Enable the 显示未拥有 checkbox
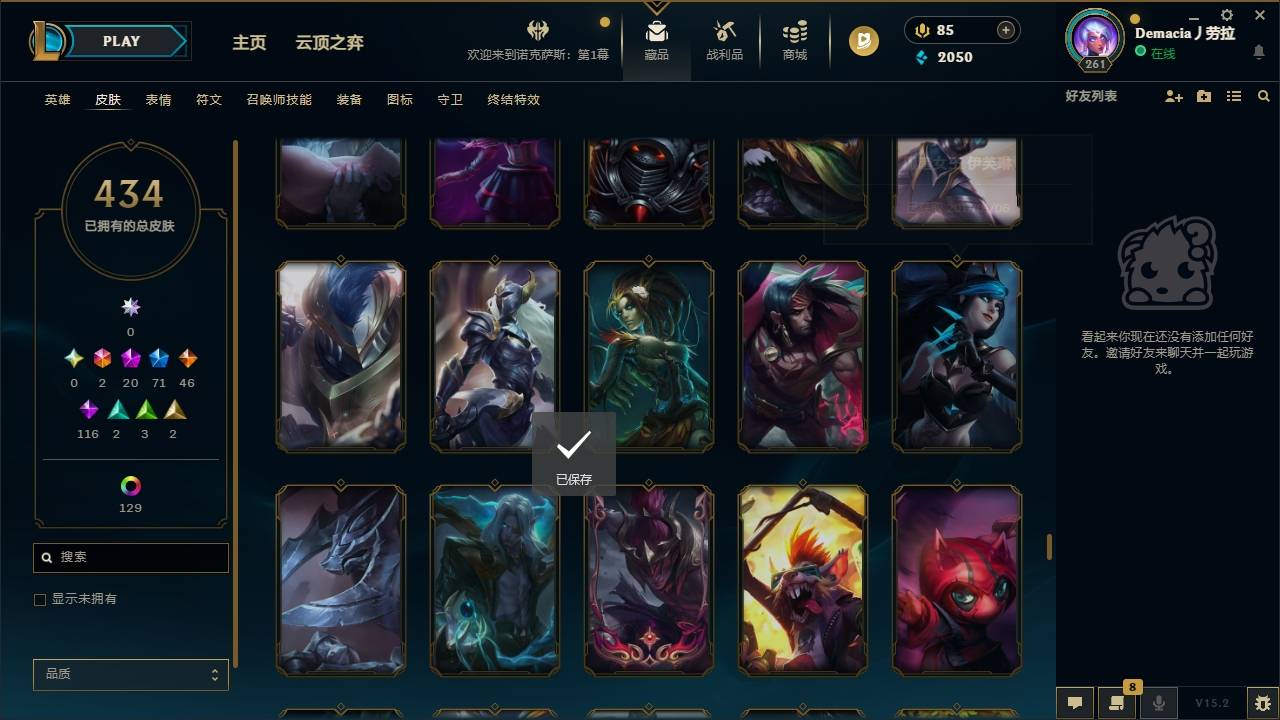This screenshot has width=1280, height=720. click(39, 599)
